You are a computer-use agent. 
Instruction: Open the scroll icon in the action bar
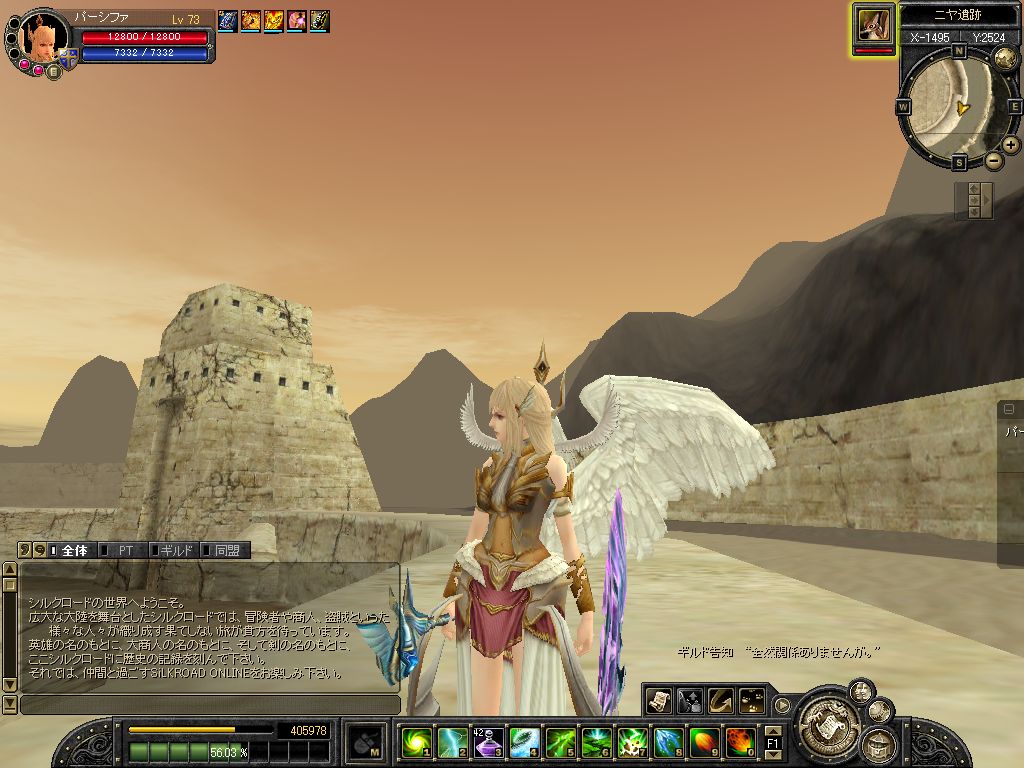(658, 701)
